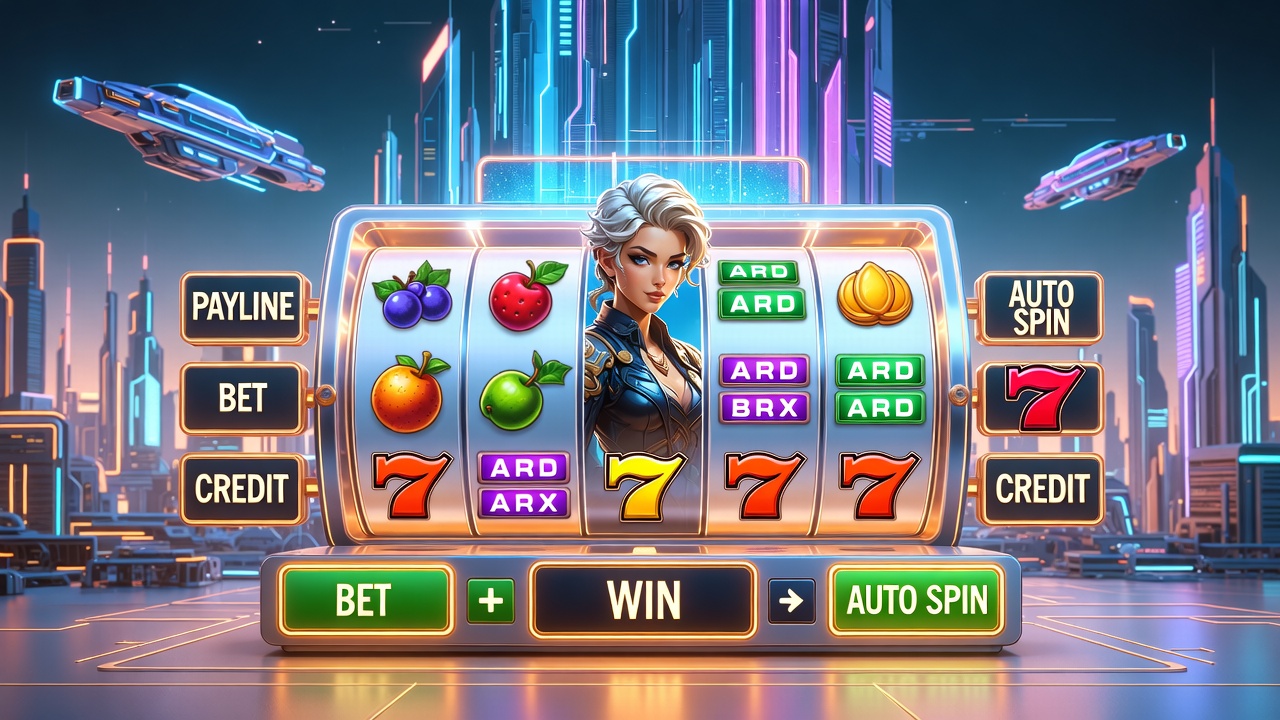Open the PAYLINE panel

click(244, 307)
